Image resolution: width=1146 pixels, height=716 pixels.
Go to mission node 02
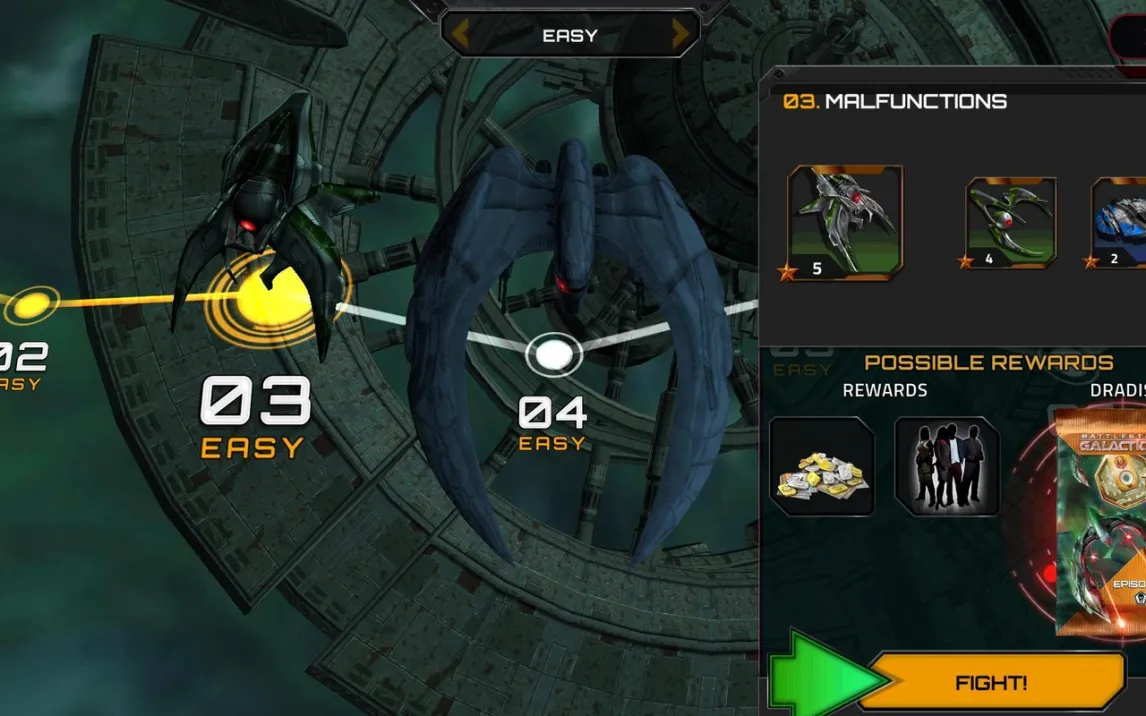[33, 302]
